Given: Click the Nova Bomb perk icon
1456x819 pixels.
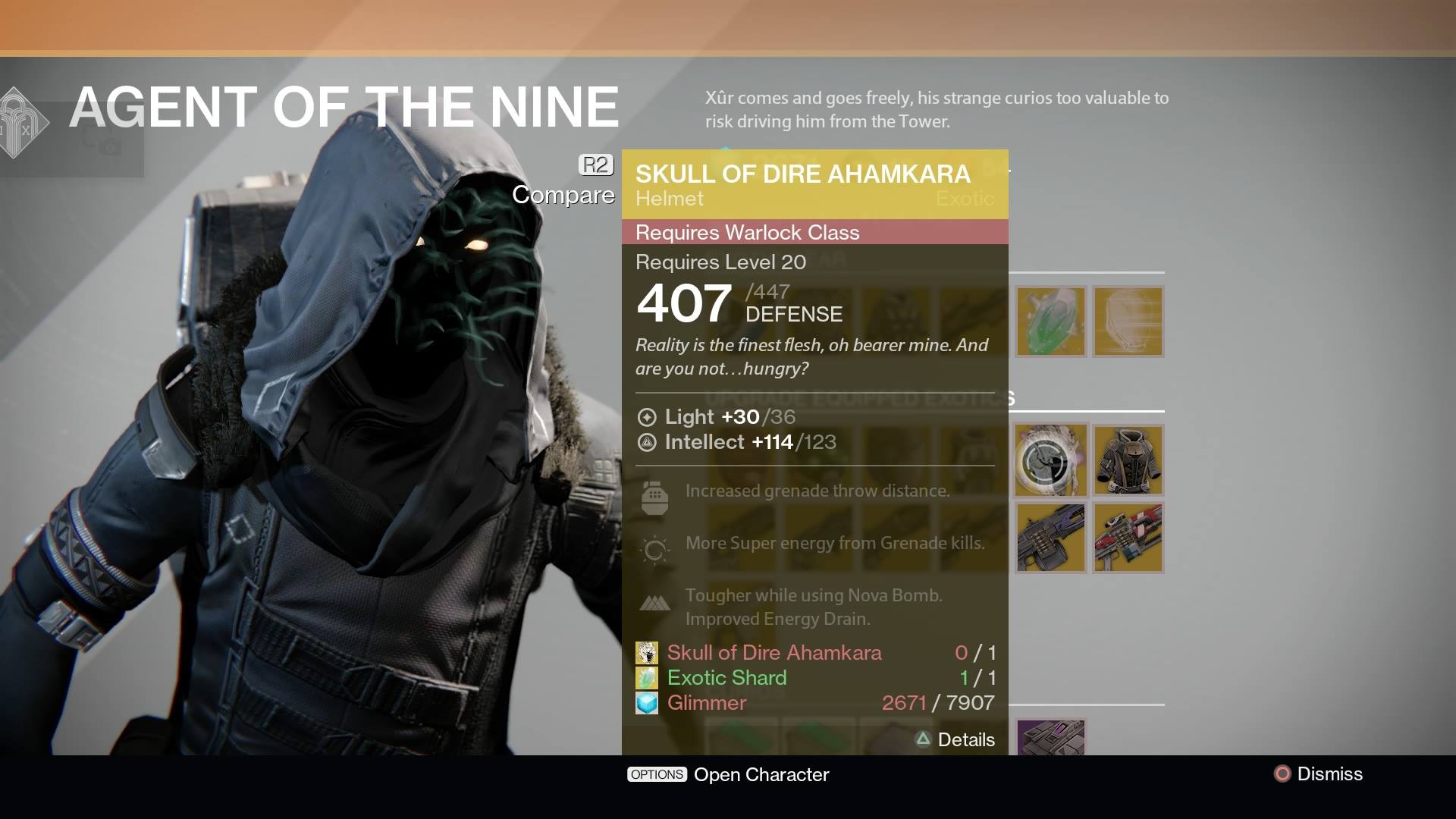Looking at the screenshot, I should (x=655, y=601).
